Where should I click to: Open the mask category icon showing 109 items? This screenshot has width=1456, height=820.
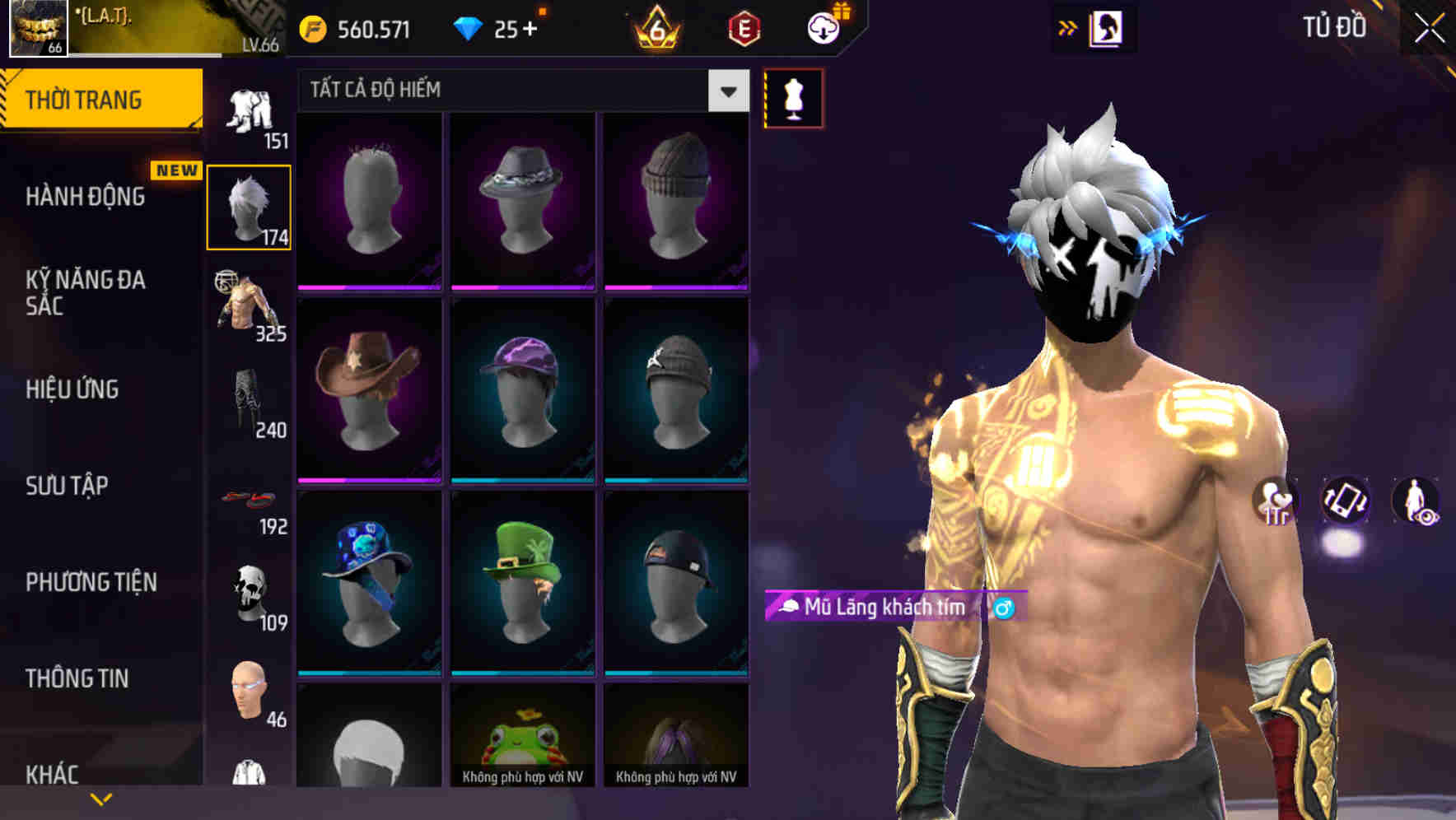point(250,593)
